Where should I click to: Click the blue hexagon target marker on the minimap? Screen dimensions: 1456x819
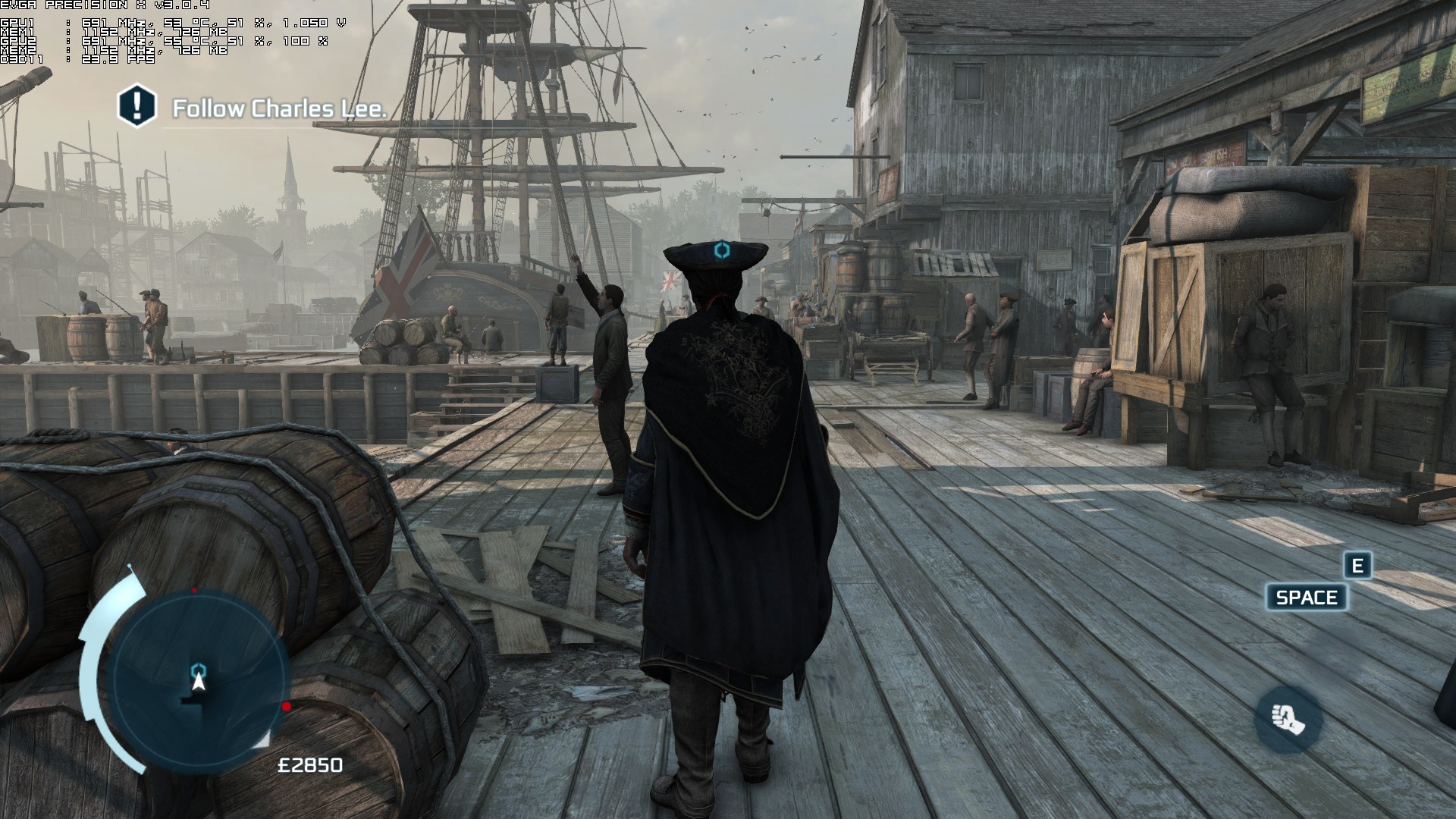[x=199, y=669]
